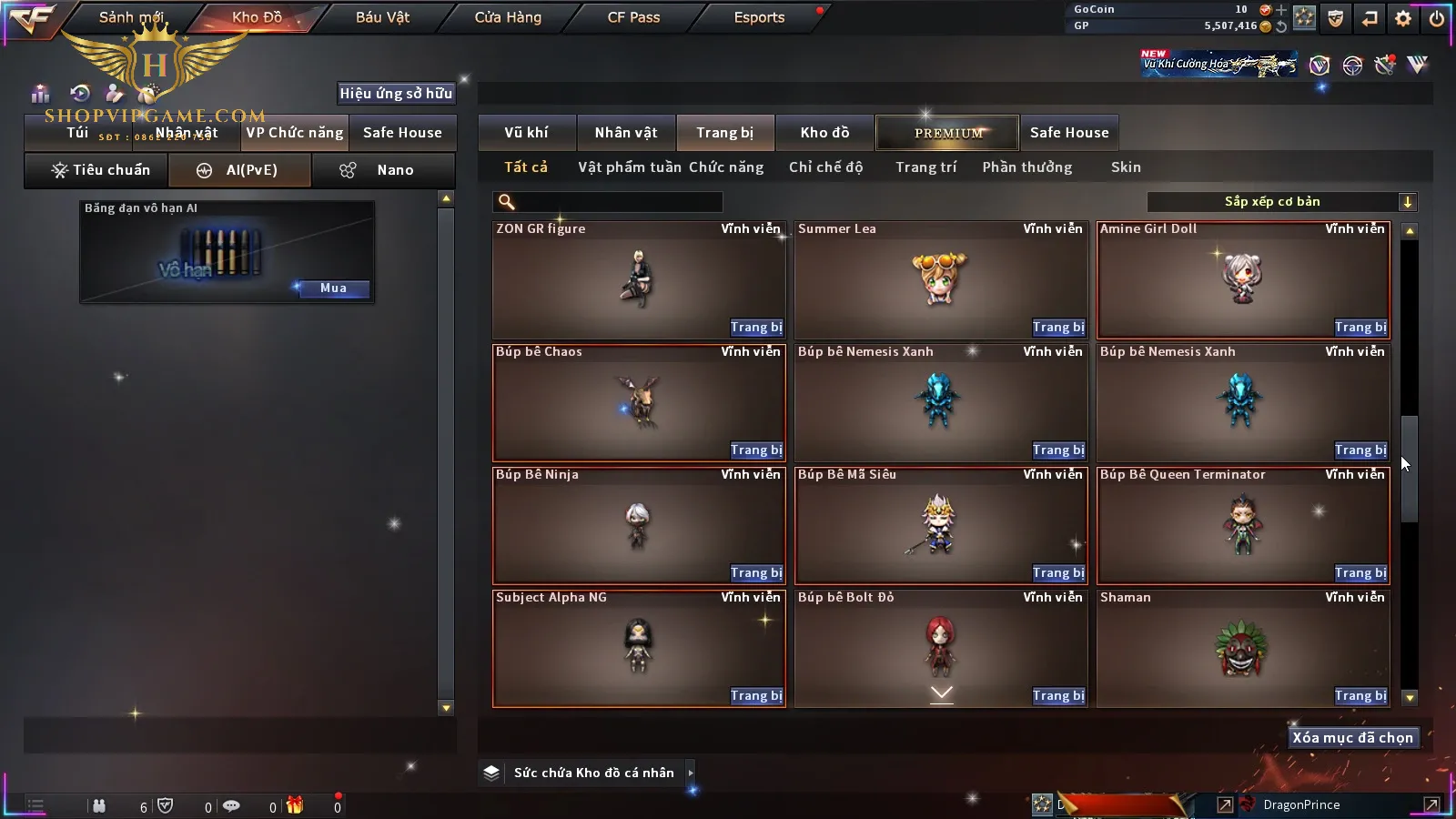This screenshot has width=1456, height=819.
Task: Open the CF Pass menu
Action: pos(633,17)
